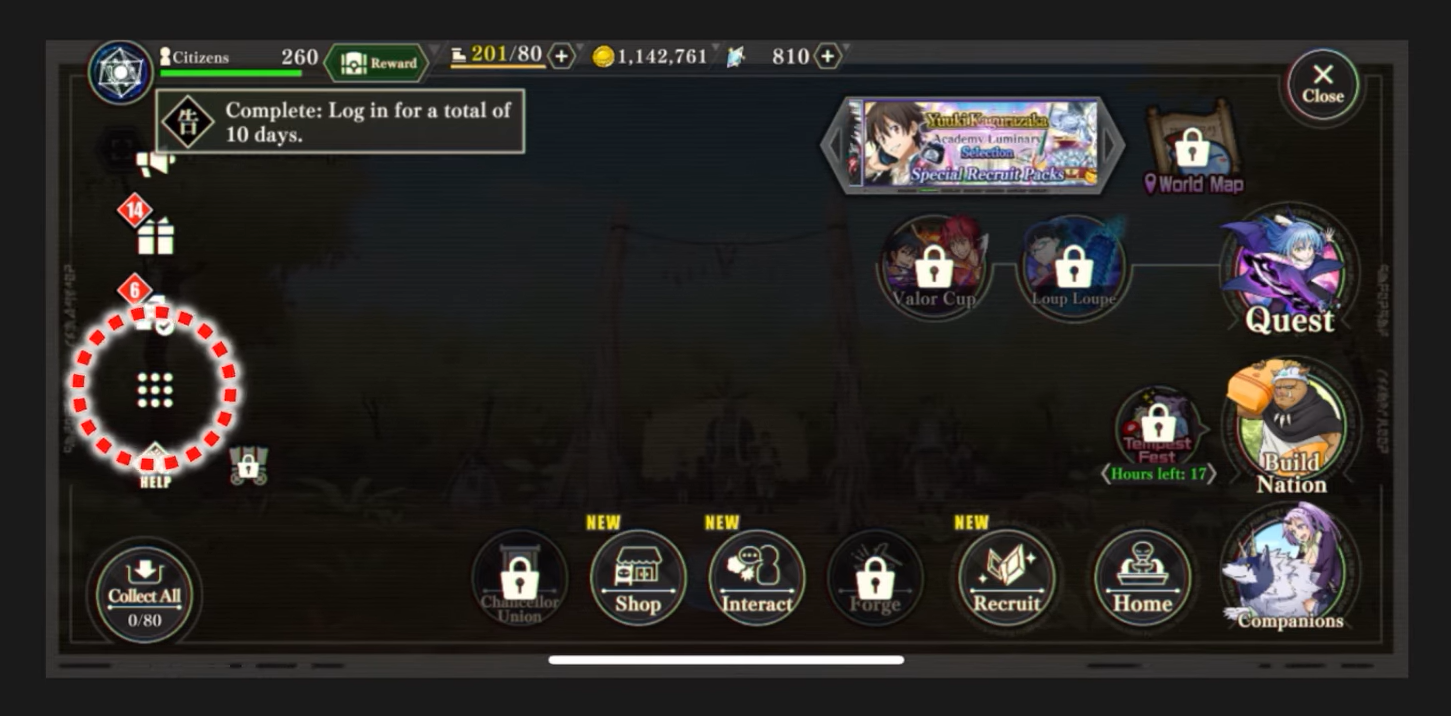Tap the Collect All button

coord(145,594)
